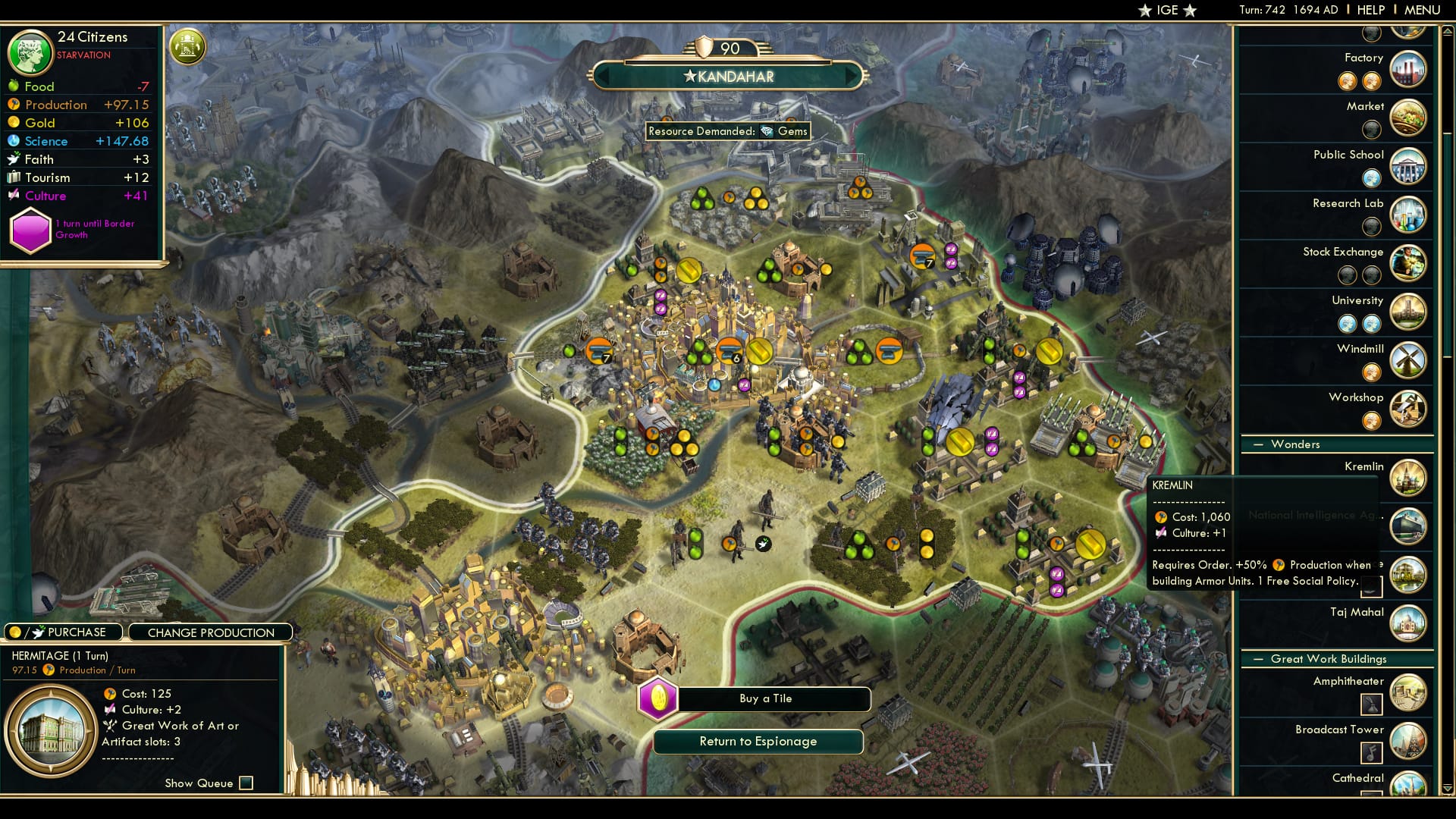This screenshot has width=1456, height=819.
Task: Select the Market building icon
Action: (1409, 118)
